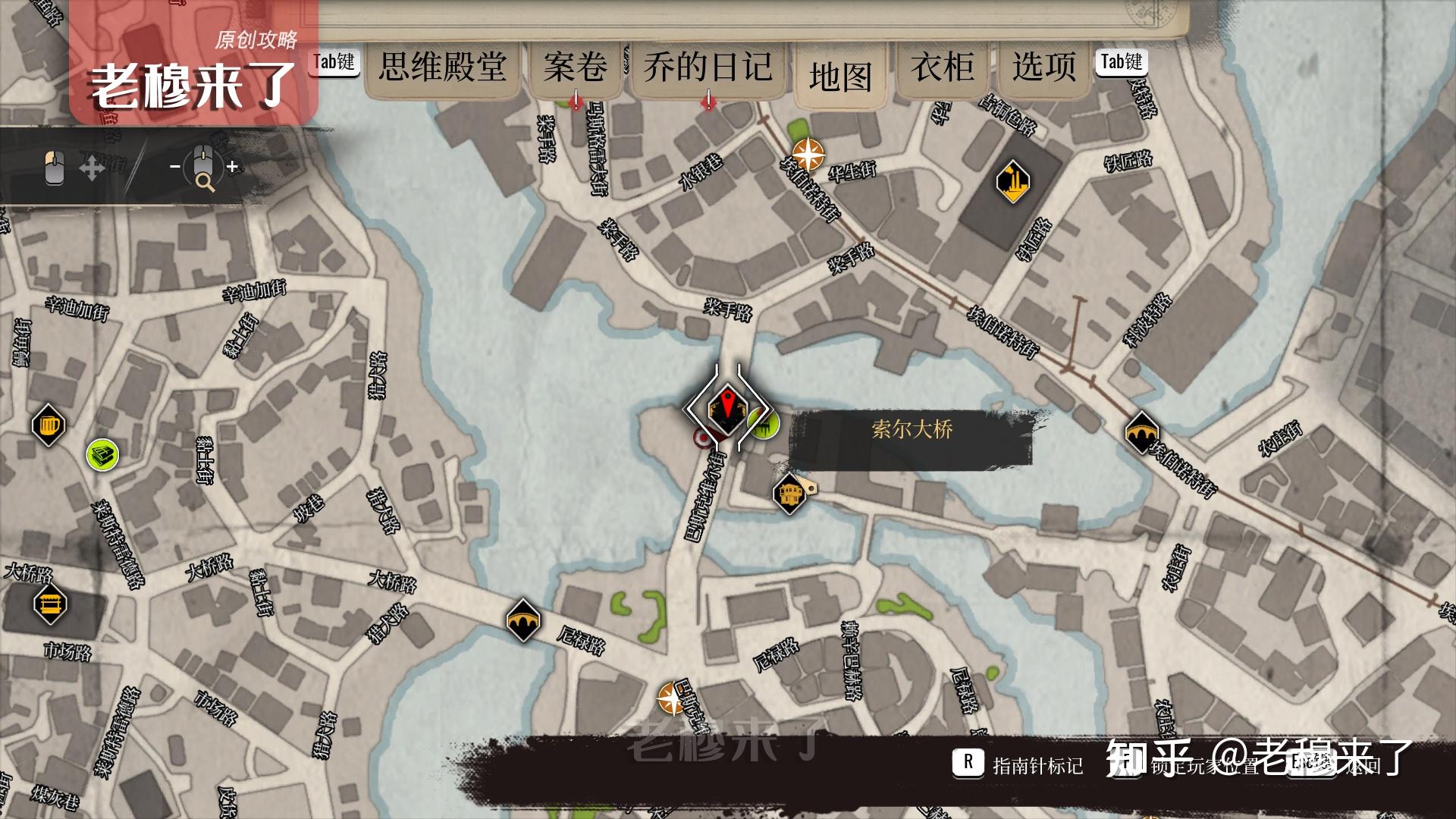Viewport: 1456px width, 819px height.
Task: Click the green newspaper map marker
Action: tap(102, 454)
